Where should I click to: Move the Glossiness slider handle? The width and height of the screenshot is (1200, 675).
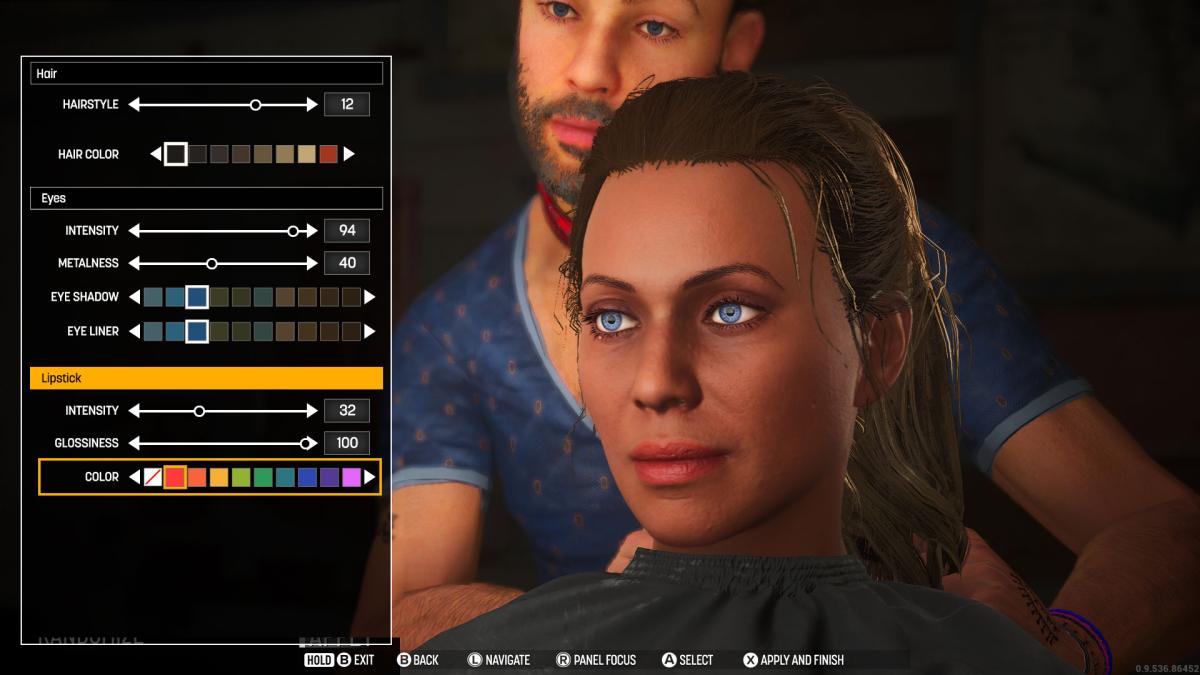pyautogui.click(x=307, y=443)
